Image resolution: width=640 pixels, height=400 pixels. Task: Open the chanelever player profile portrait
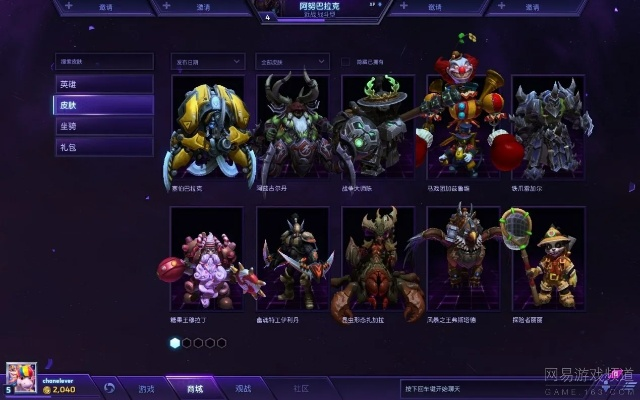tap(22, 377)
